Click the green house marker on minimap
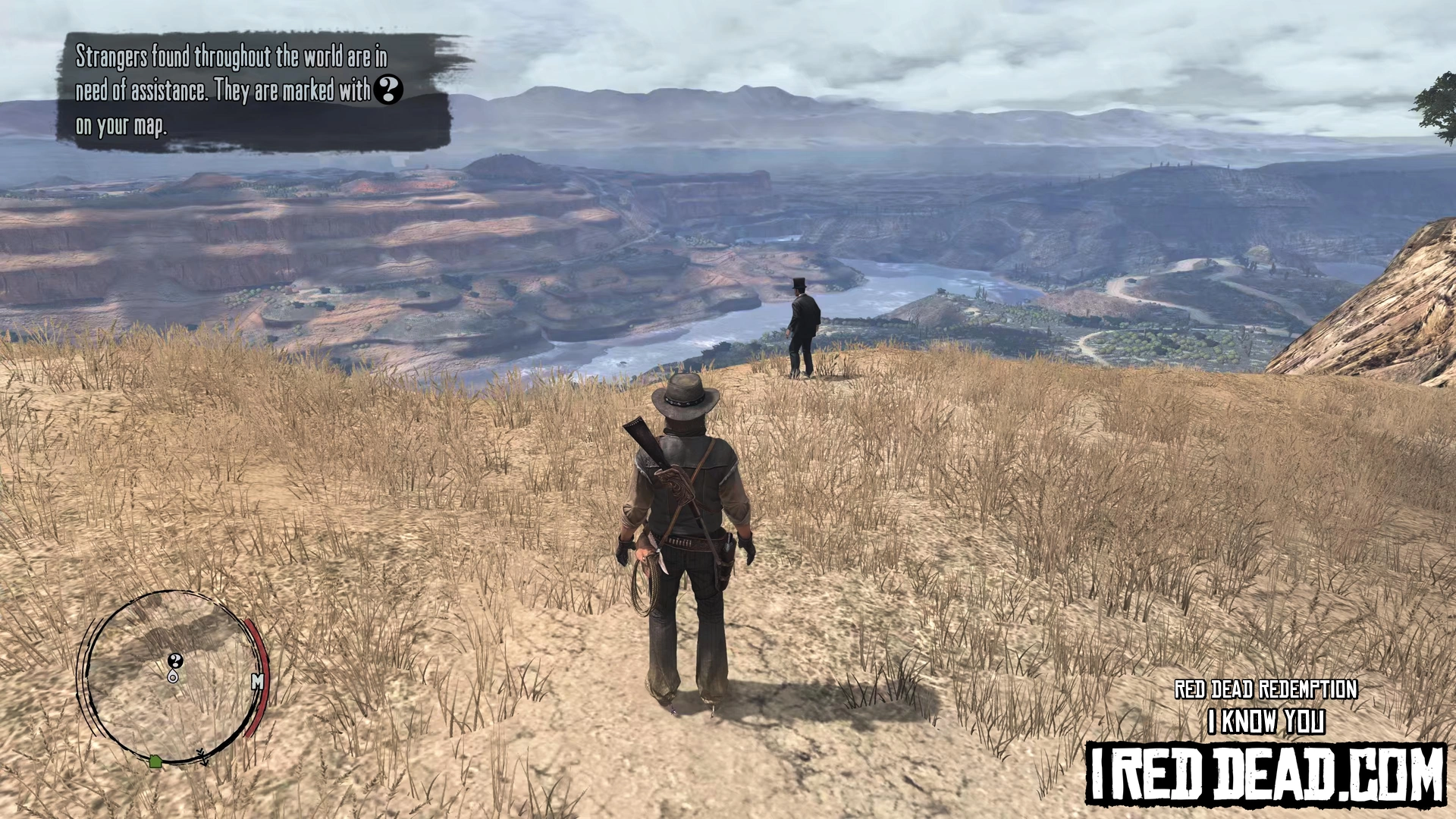Viewport: 1456px width, 819px height. point(155,761)
